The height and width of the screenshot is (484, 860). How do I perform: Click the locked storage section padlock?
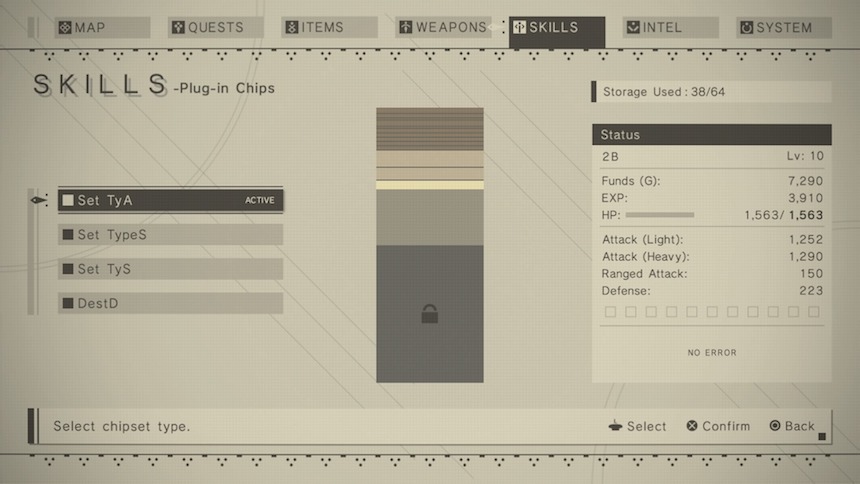430,314
